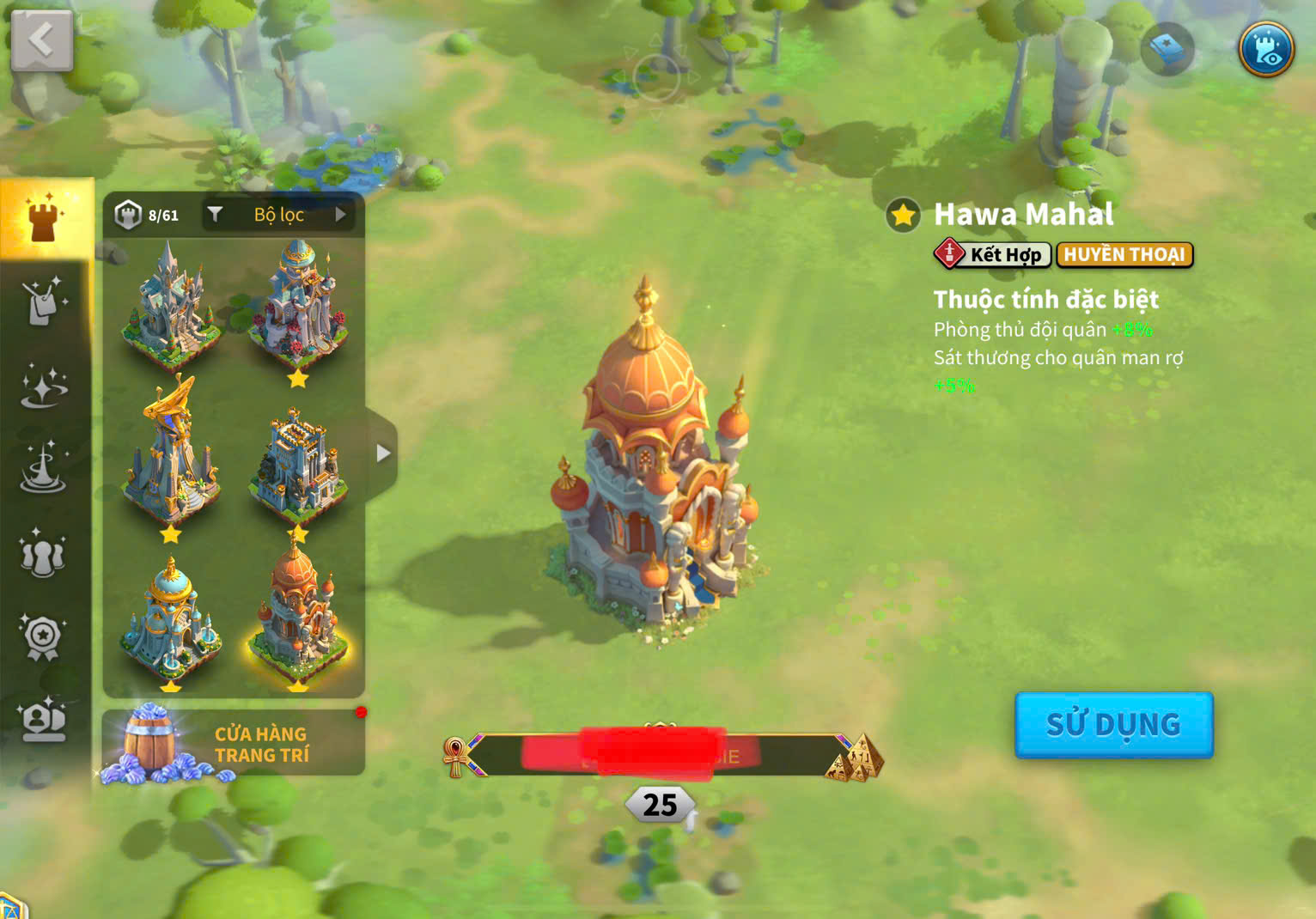Open the Bộ lọc filter dropdown

tap(280, 215)
